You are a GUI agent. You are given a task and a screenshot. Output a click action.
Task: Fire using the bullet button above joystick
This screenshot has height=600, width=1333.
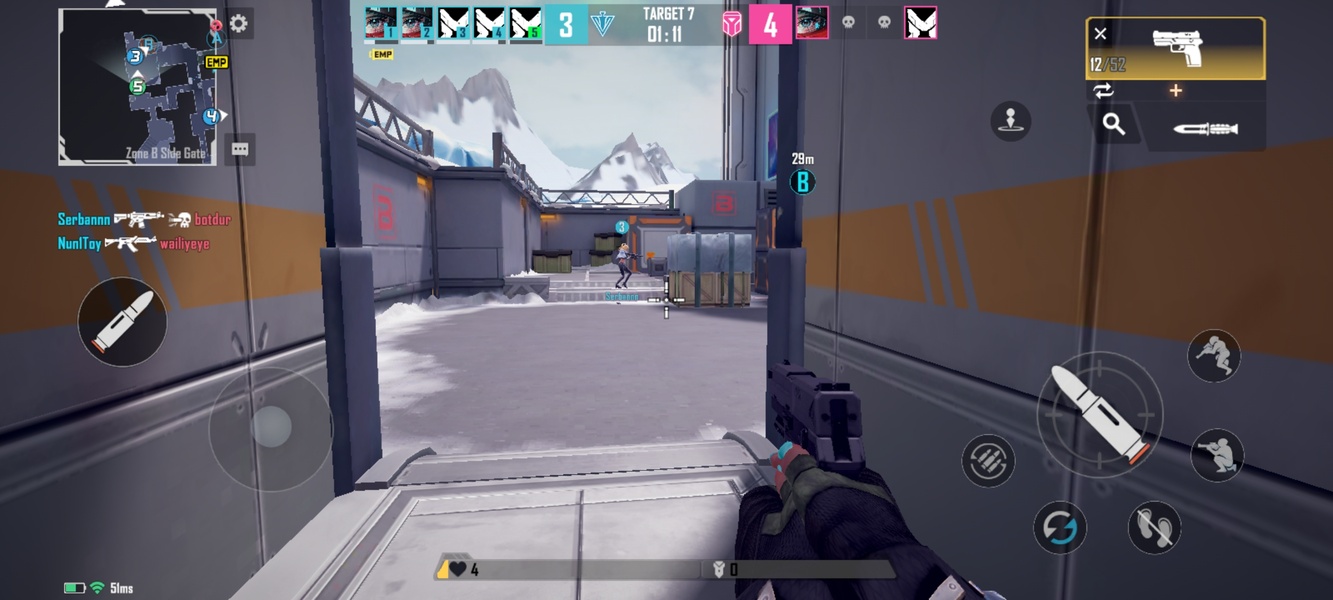click(x=122, y=321)
